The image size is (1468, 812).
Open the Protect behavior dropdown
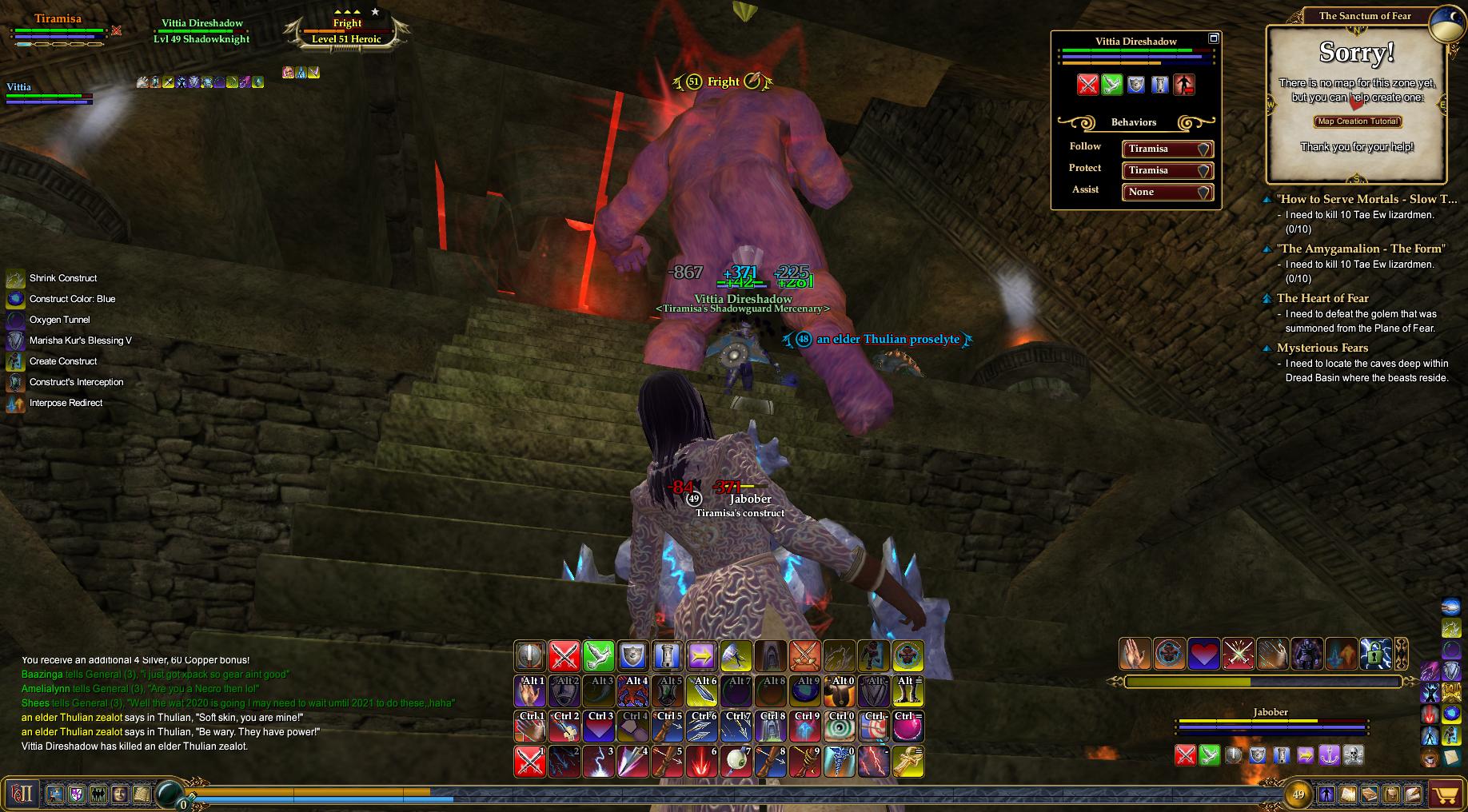[1167, 170]
